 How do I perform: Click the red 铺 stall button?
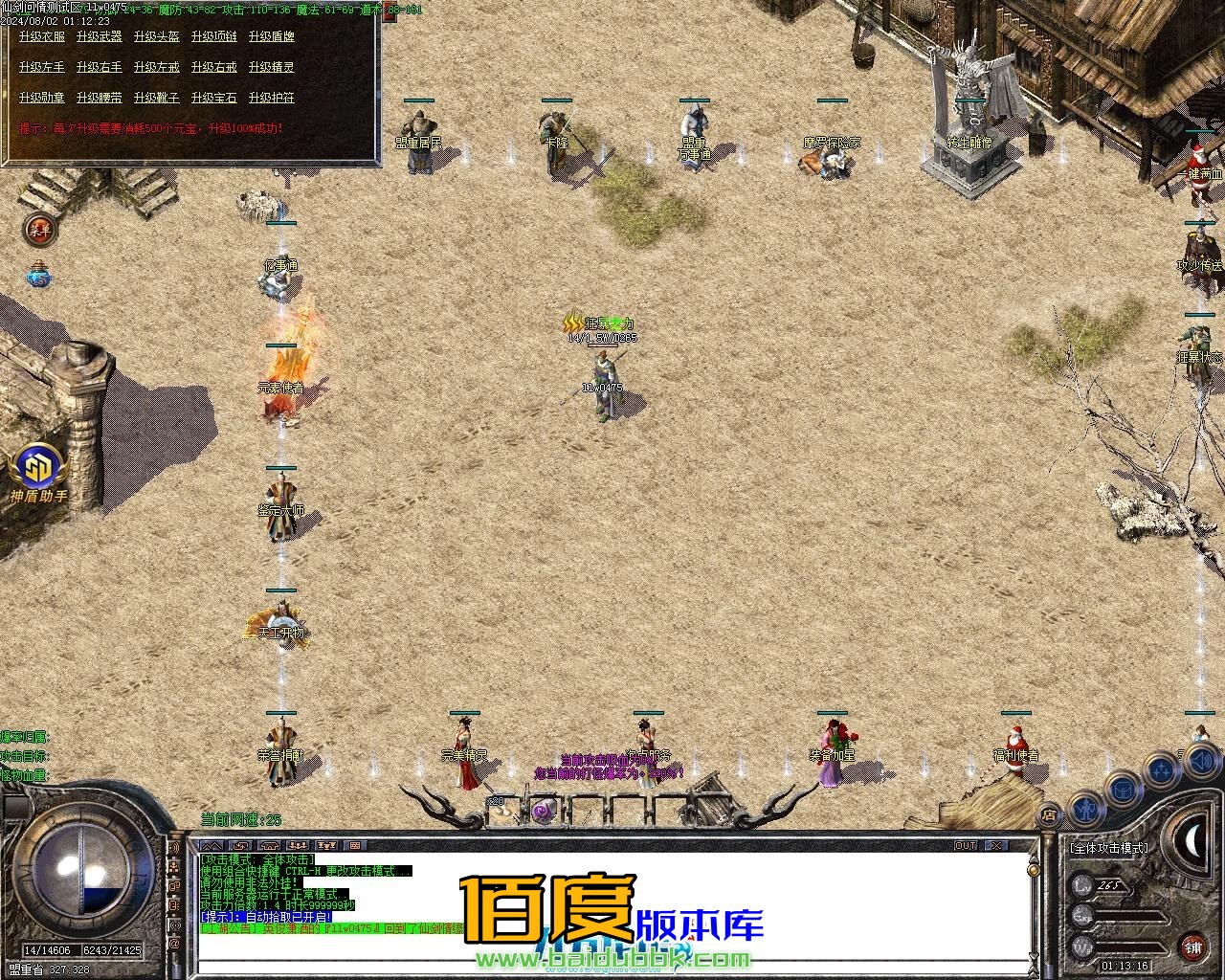[1192, 947]
